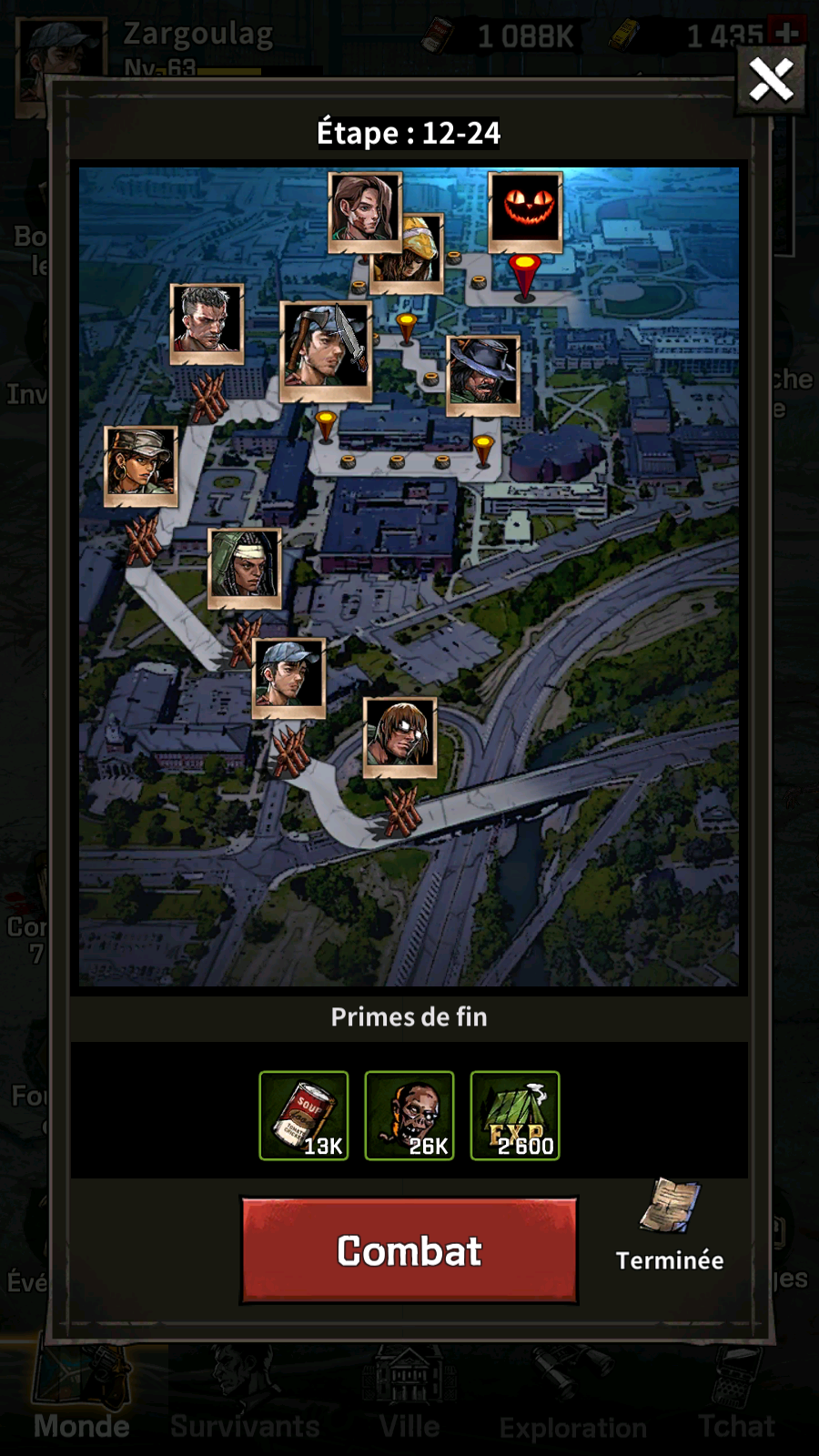Tap the EXP tent 2 600 reward

point(515,1116)
